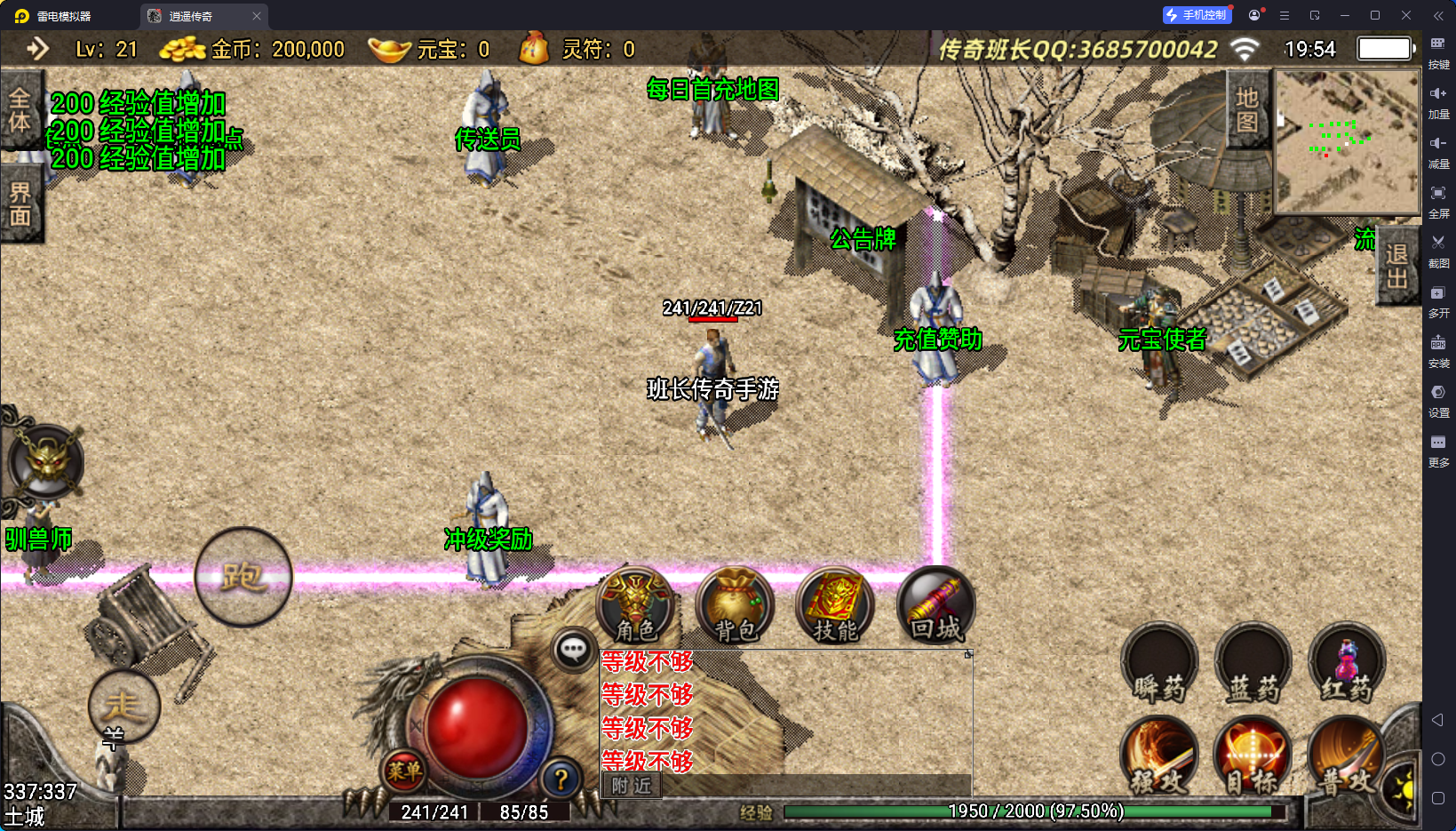This screenshot has width=1456, height=831.
Task: Open the 菜单 menu button
Action: (x=404, y=771)
